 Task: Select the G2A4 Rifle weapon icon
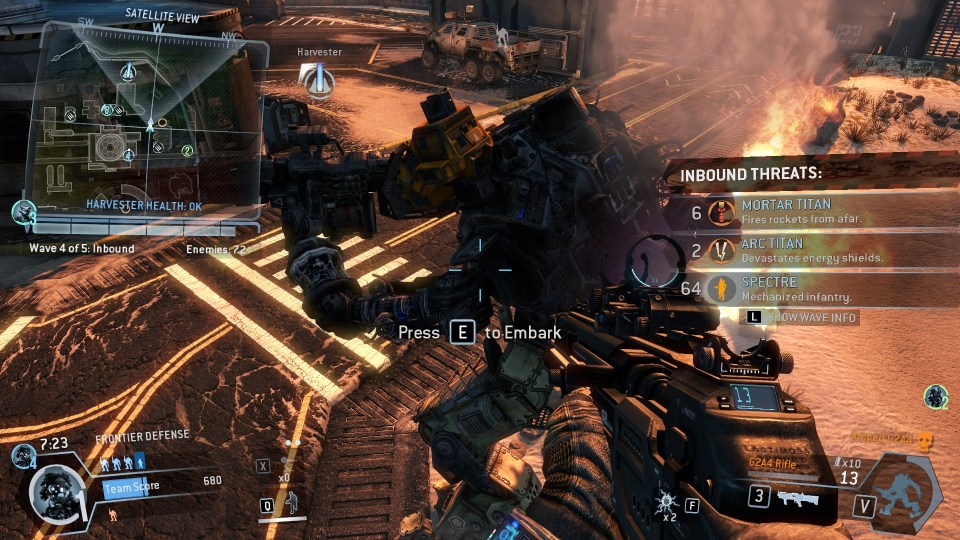tap(798, 497)
